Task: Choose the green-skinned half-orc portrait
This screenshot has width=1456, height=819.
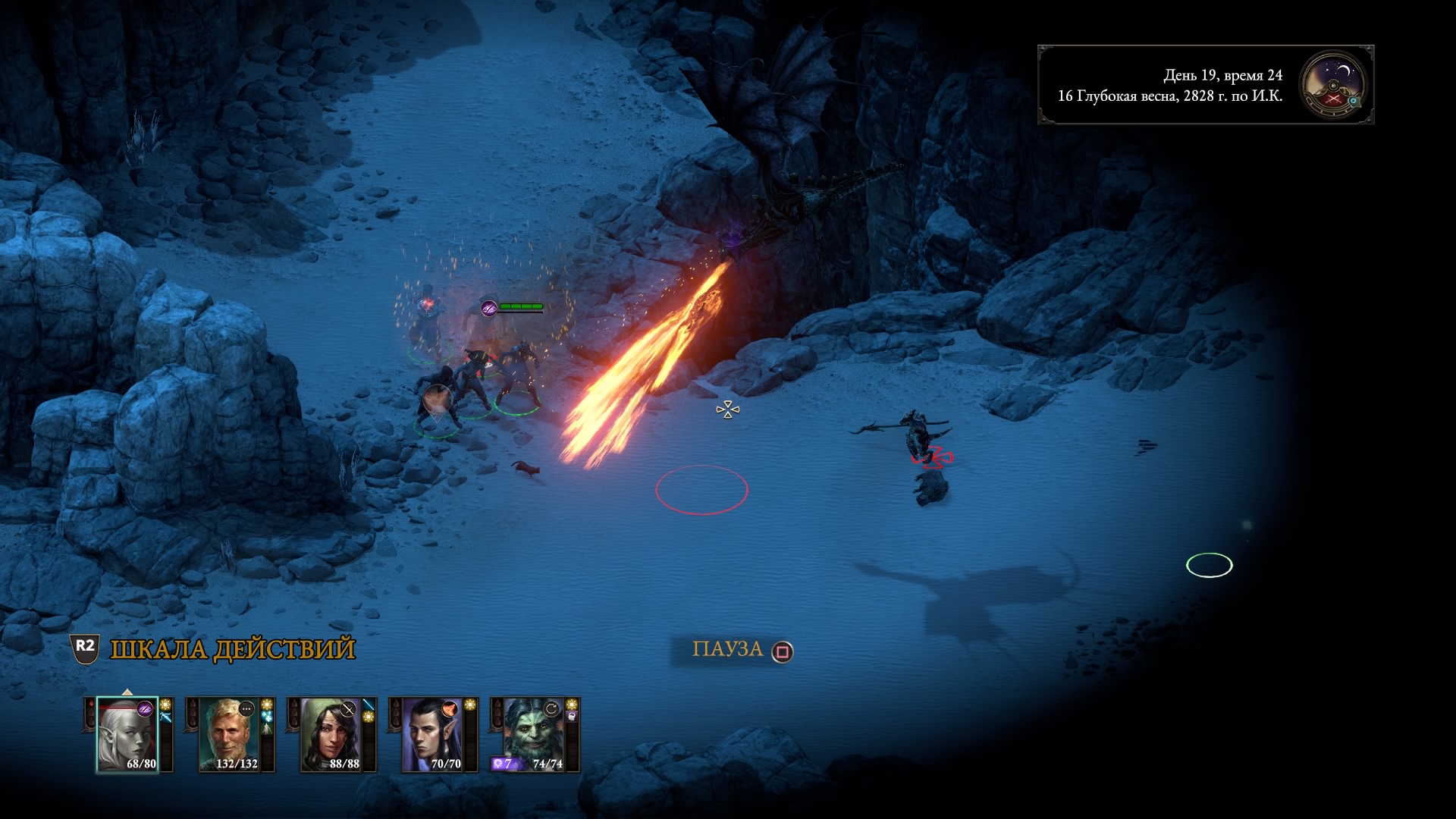Action: 534,734
